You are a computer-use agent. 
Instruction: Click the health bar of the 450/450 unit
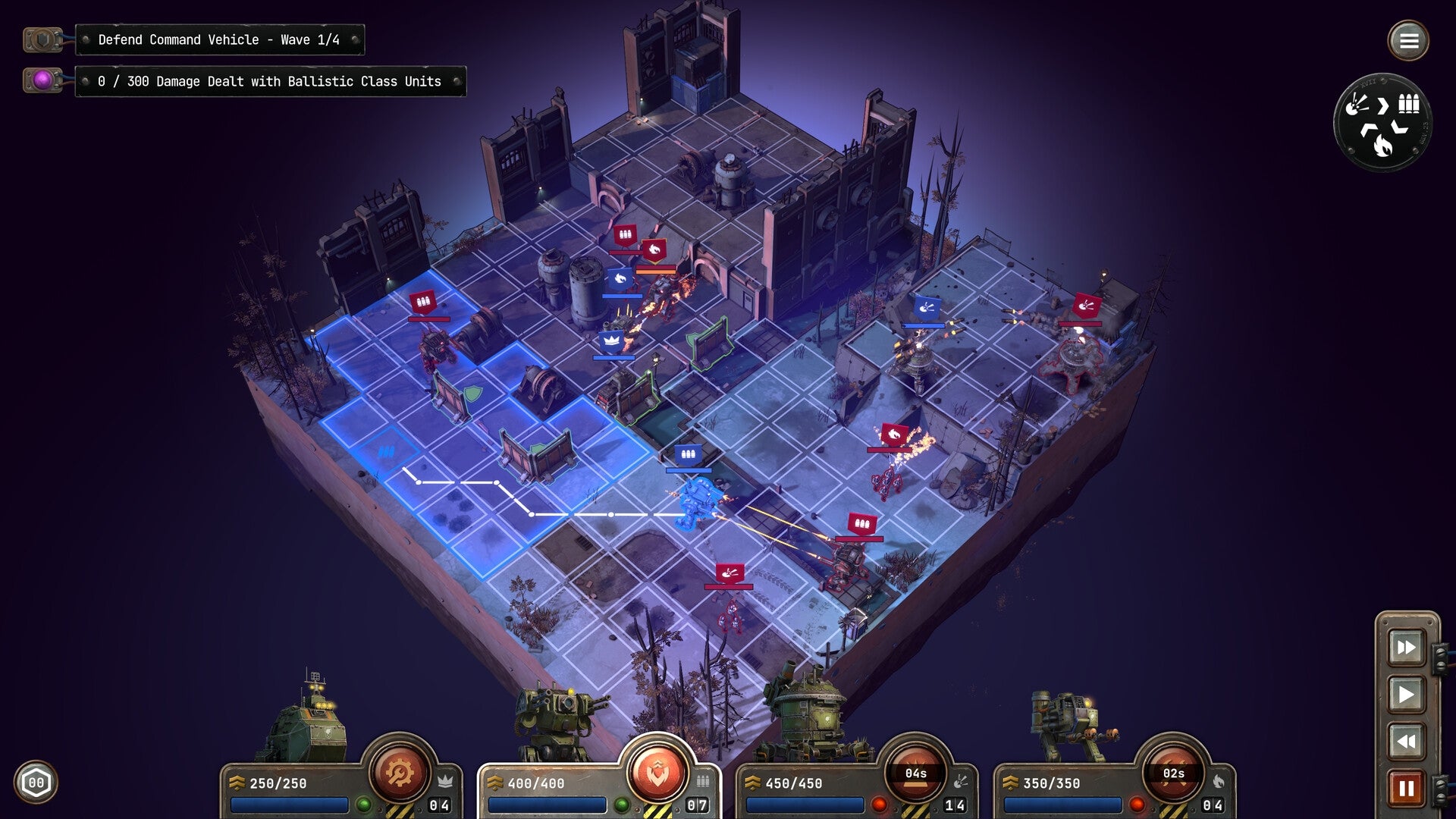[x=805, y=804]
